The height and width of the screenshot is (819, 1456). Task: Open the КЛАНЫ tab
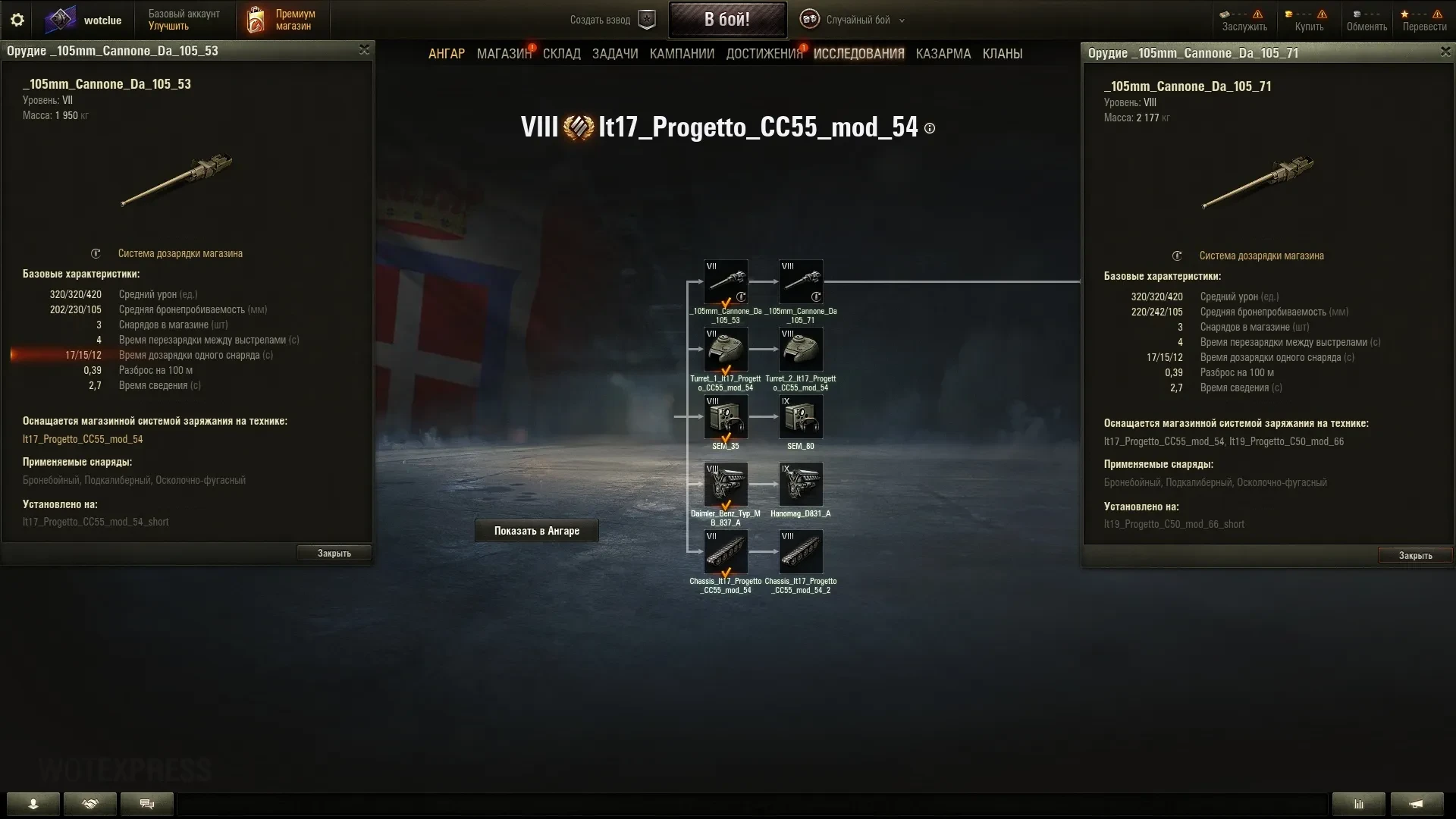pos(1002,54)
